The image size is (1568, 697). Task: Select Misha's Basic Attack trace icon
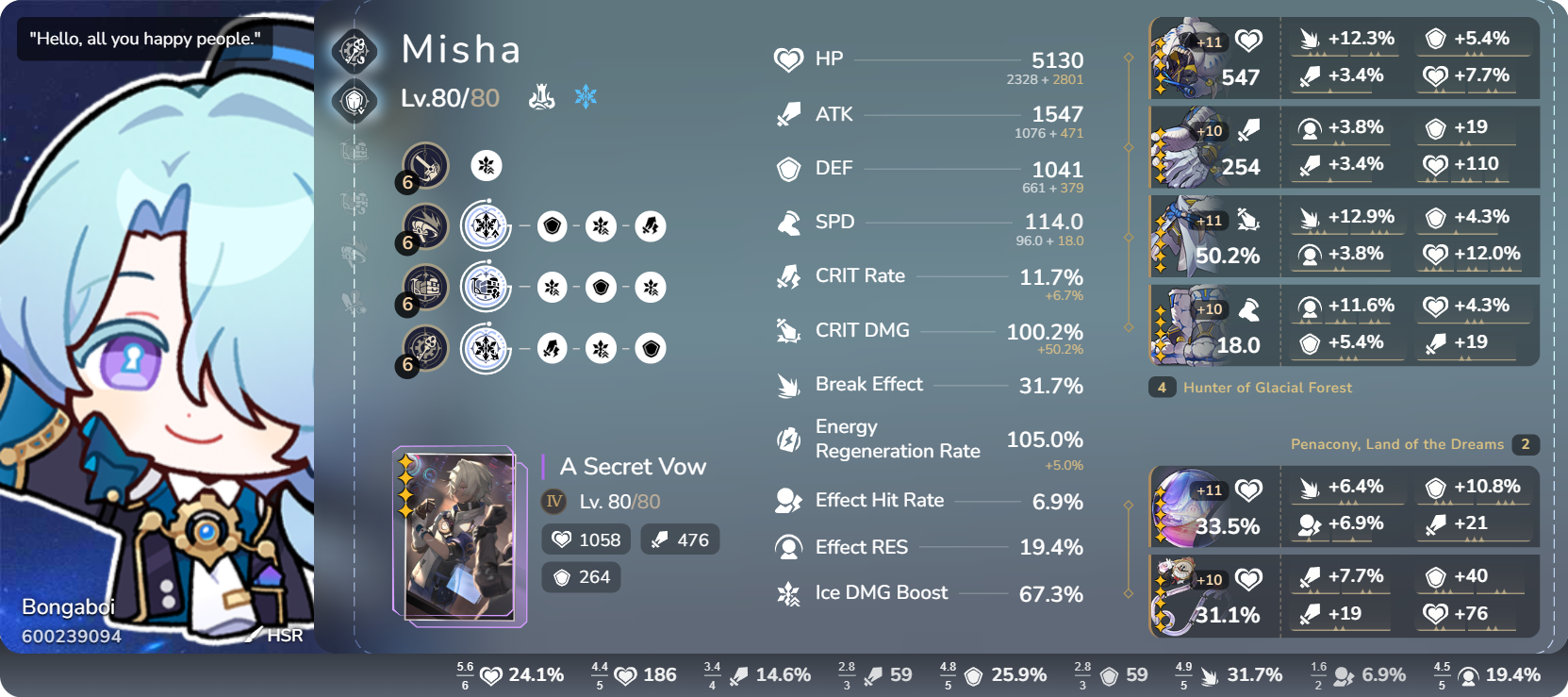(424, 165)
